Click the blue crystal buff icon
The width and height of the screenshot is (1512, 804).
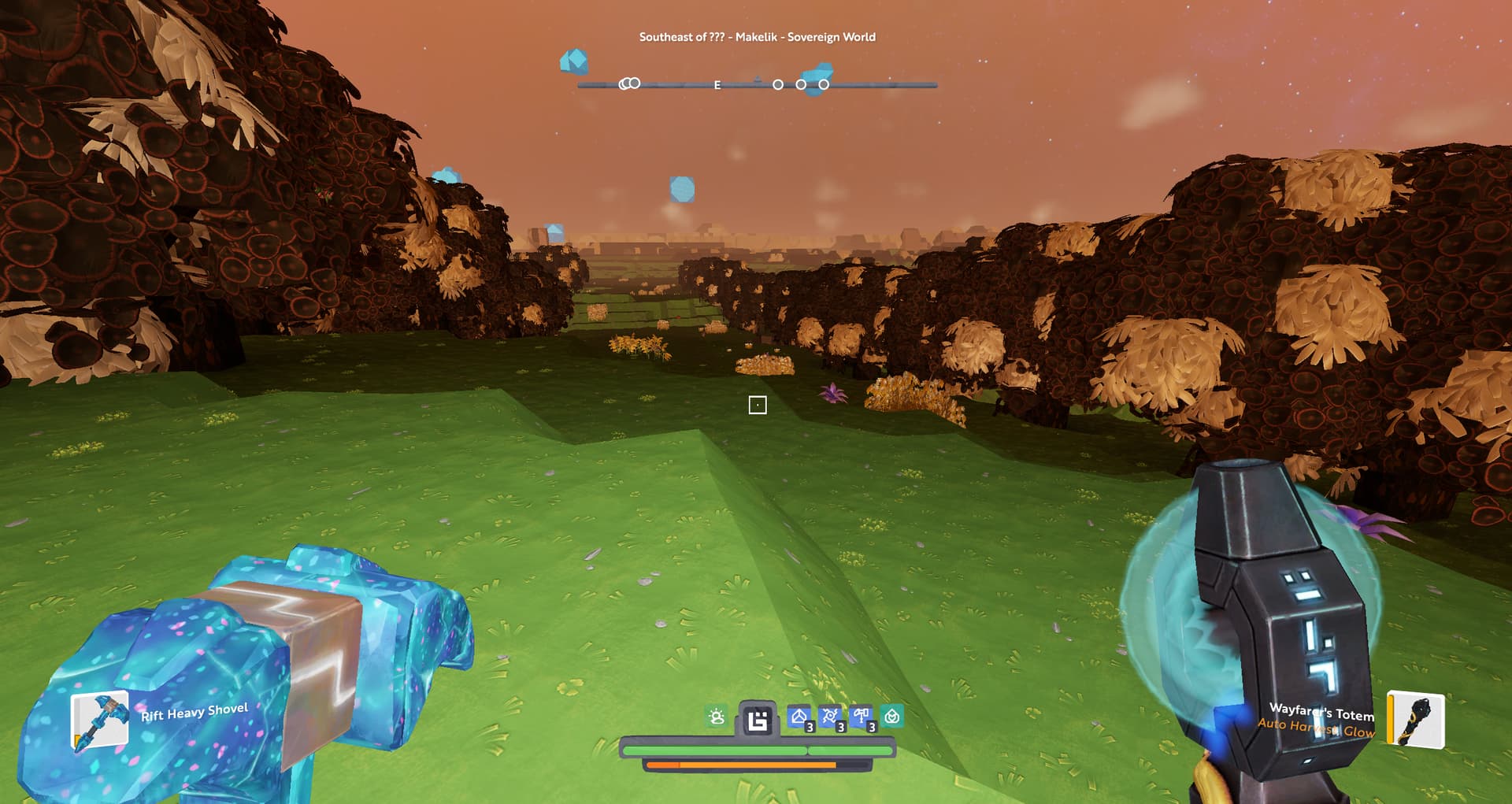(x=799, y=717)
